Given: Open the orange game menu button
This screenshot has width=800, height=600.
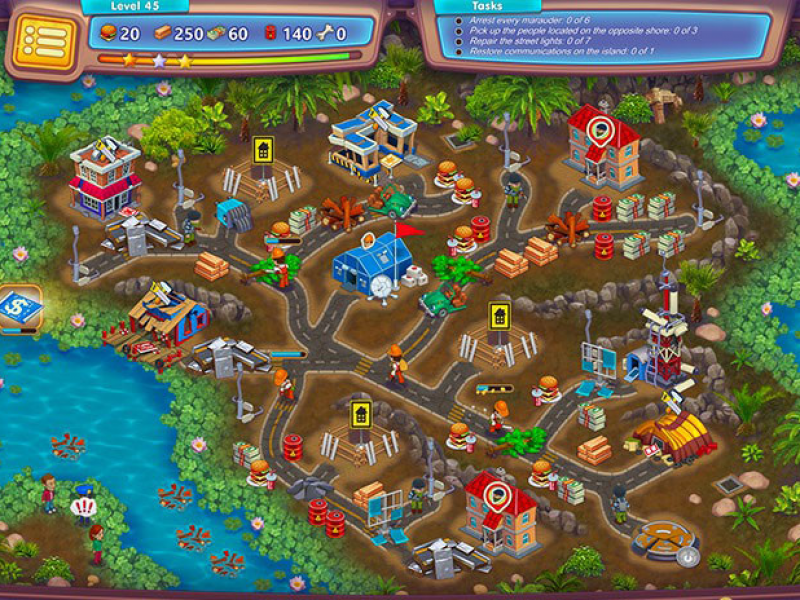Looking at the screenshot, I should pos(43,42).
